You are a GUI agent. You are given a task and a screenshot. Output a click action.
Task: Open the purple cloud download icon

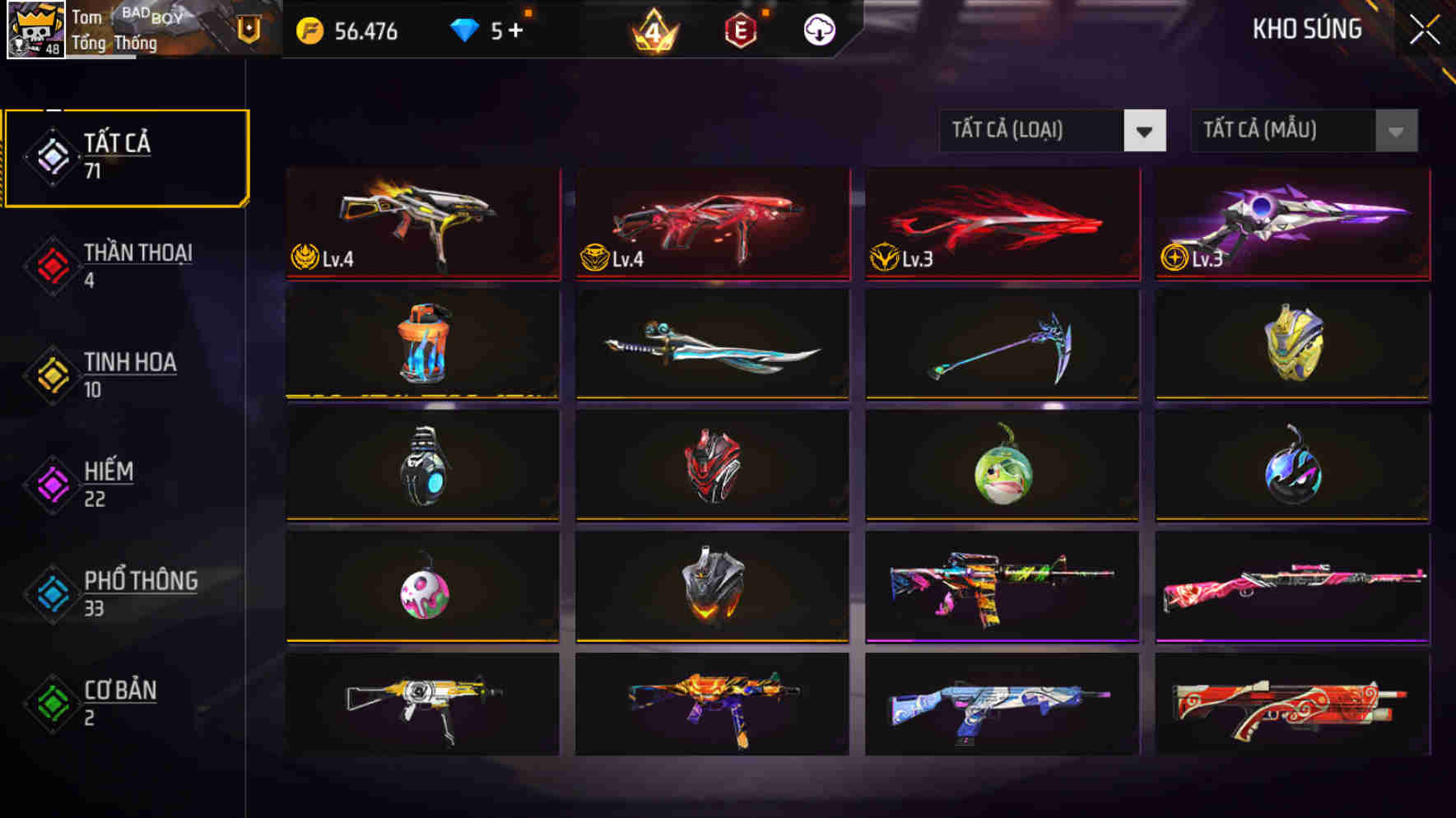coord(816,31)
